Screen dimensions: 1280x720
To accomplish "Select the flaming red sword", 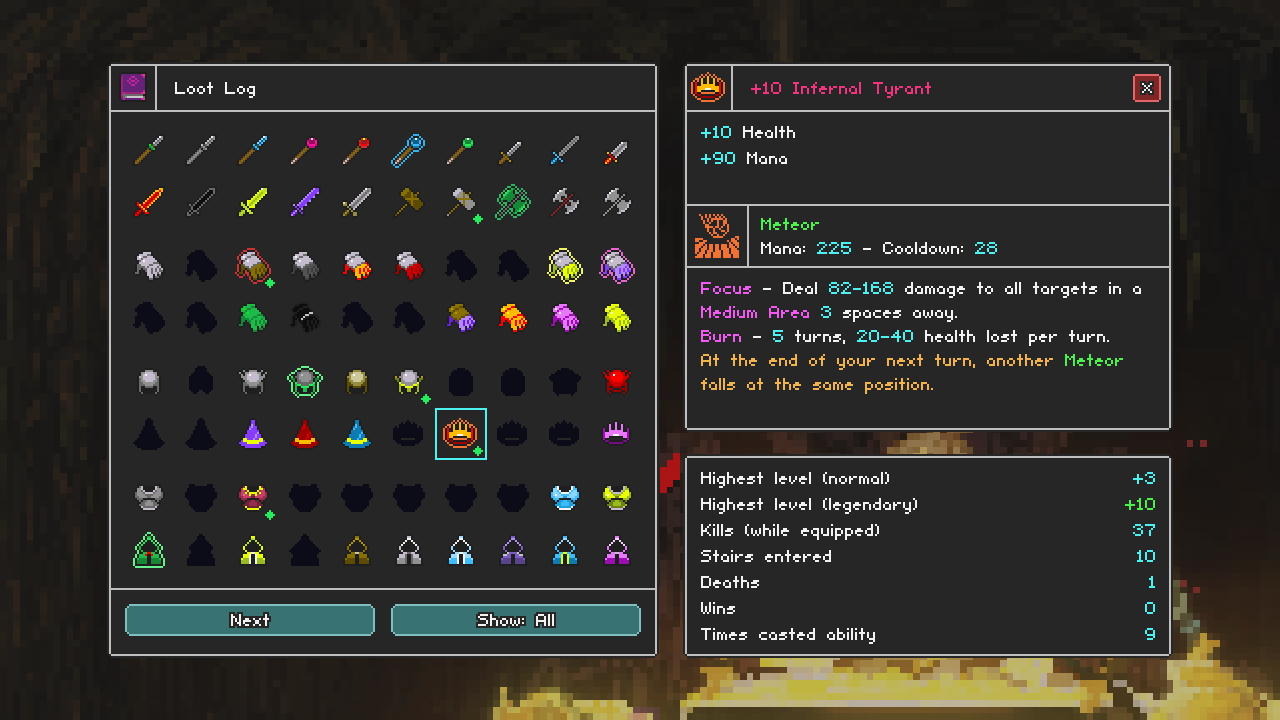I will (x=149, y=203).
